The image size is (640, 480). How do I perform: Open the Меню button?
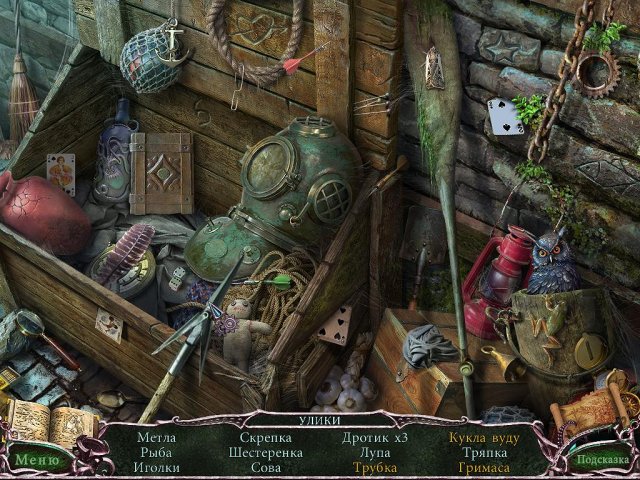pos(37,460)
